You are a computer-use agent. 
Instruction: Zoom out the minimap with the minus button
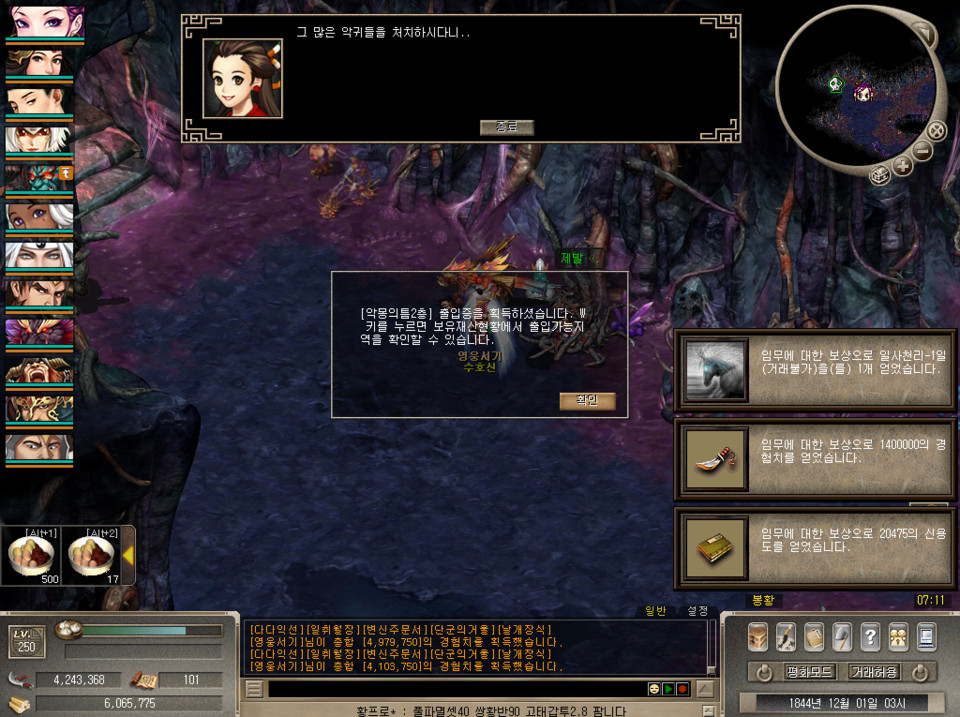(x=922, y=151)
